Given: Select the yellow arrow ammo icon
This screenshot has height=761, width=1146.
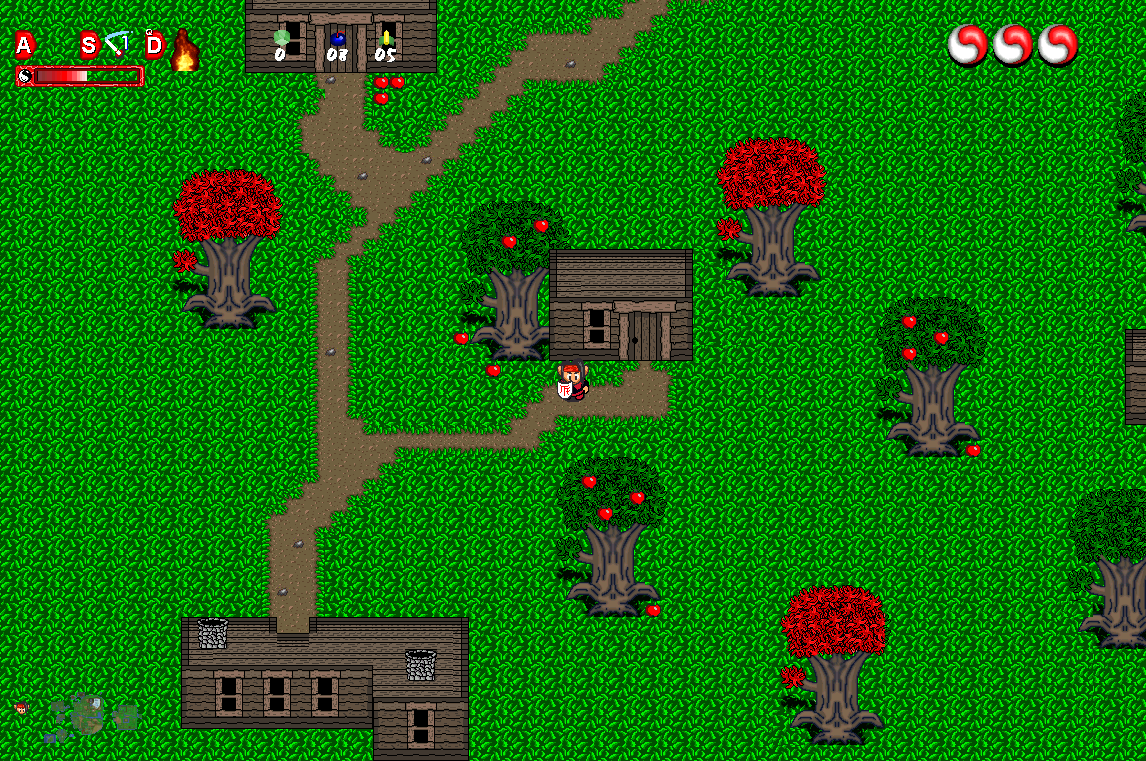Looking at the screenshot, I should click(386, 38).
